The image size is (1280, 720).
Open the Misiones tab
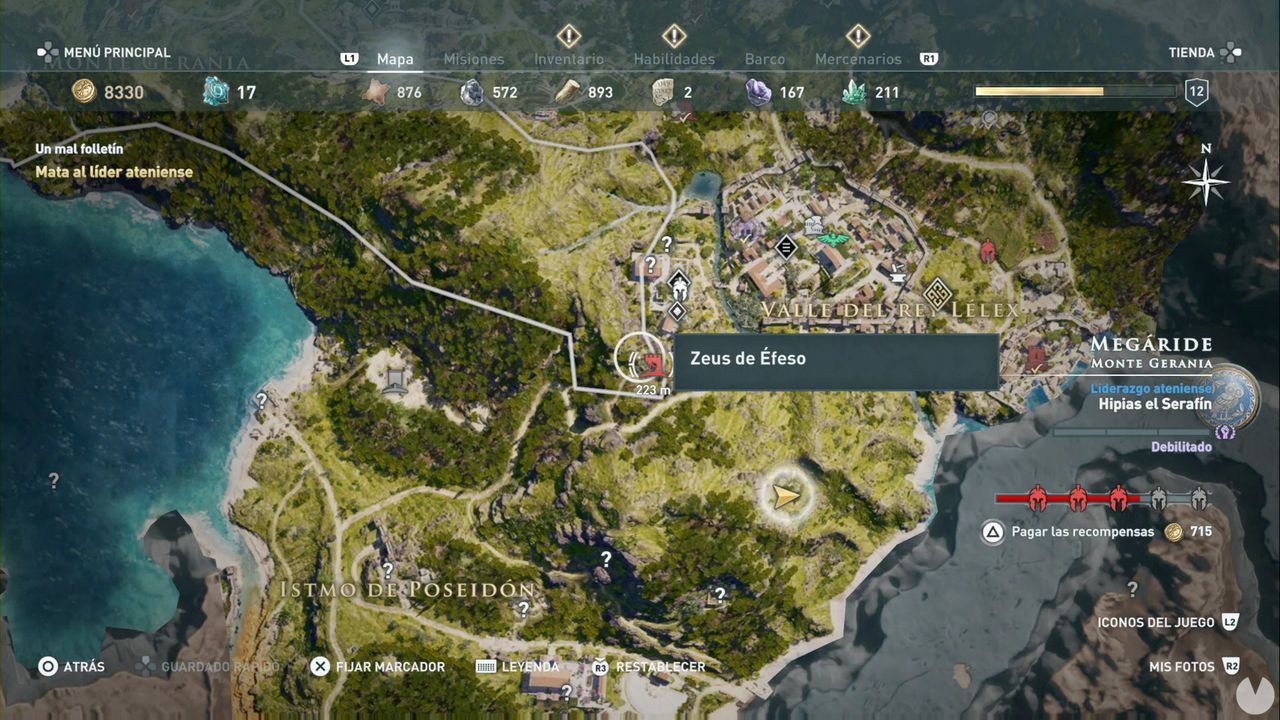[472, 59]
